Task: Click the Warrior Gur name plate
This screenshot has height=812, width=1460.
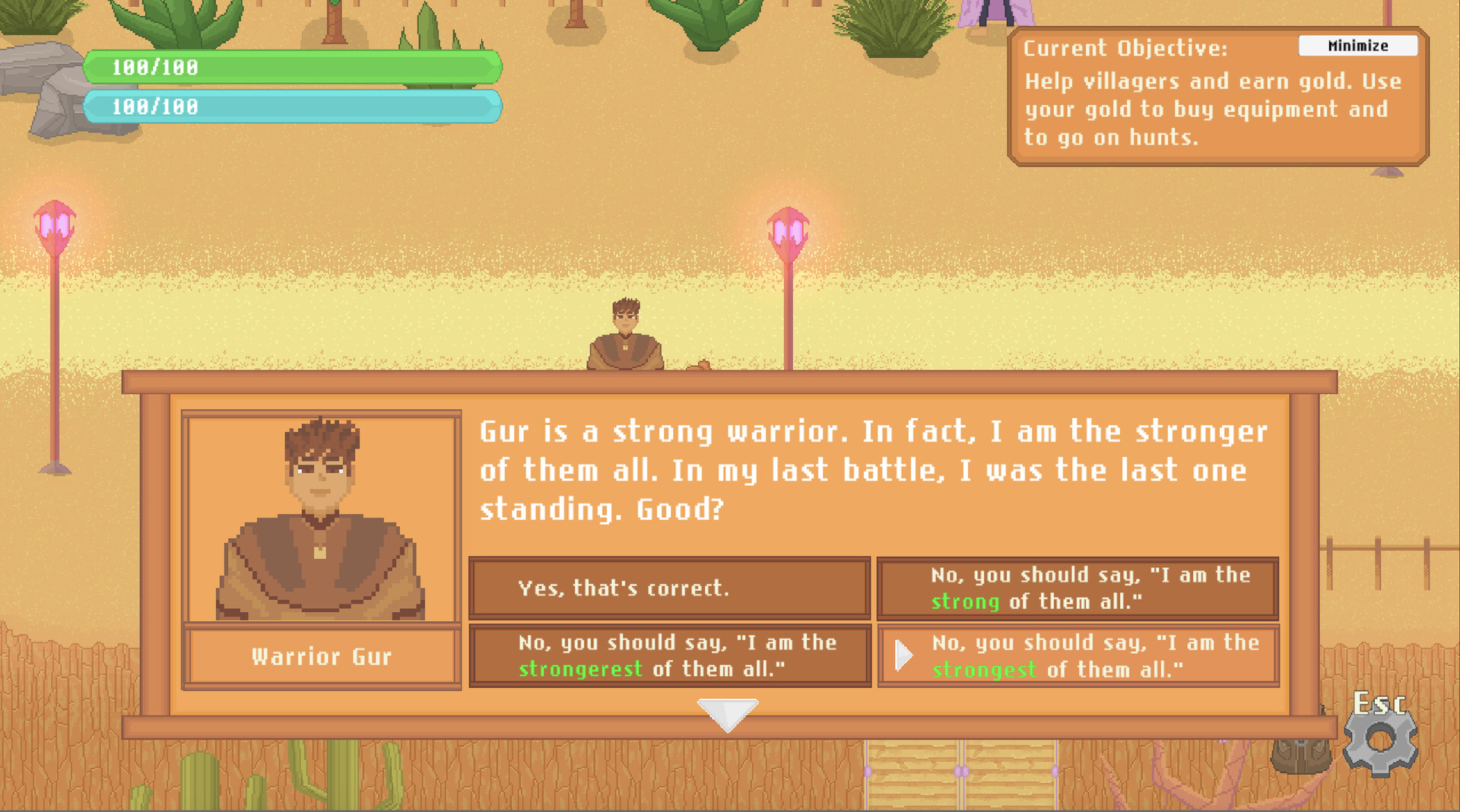Action: [320, 656]
